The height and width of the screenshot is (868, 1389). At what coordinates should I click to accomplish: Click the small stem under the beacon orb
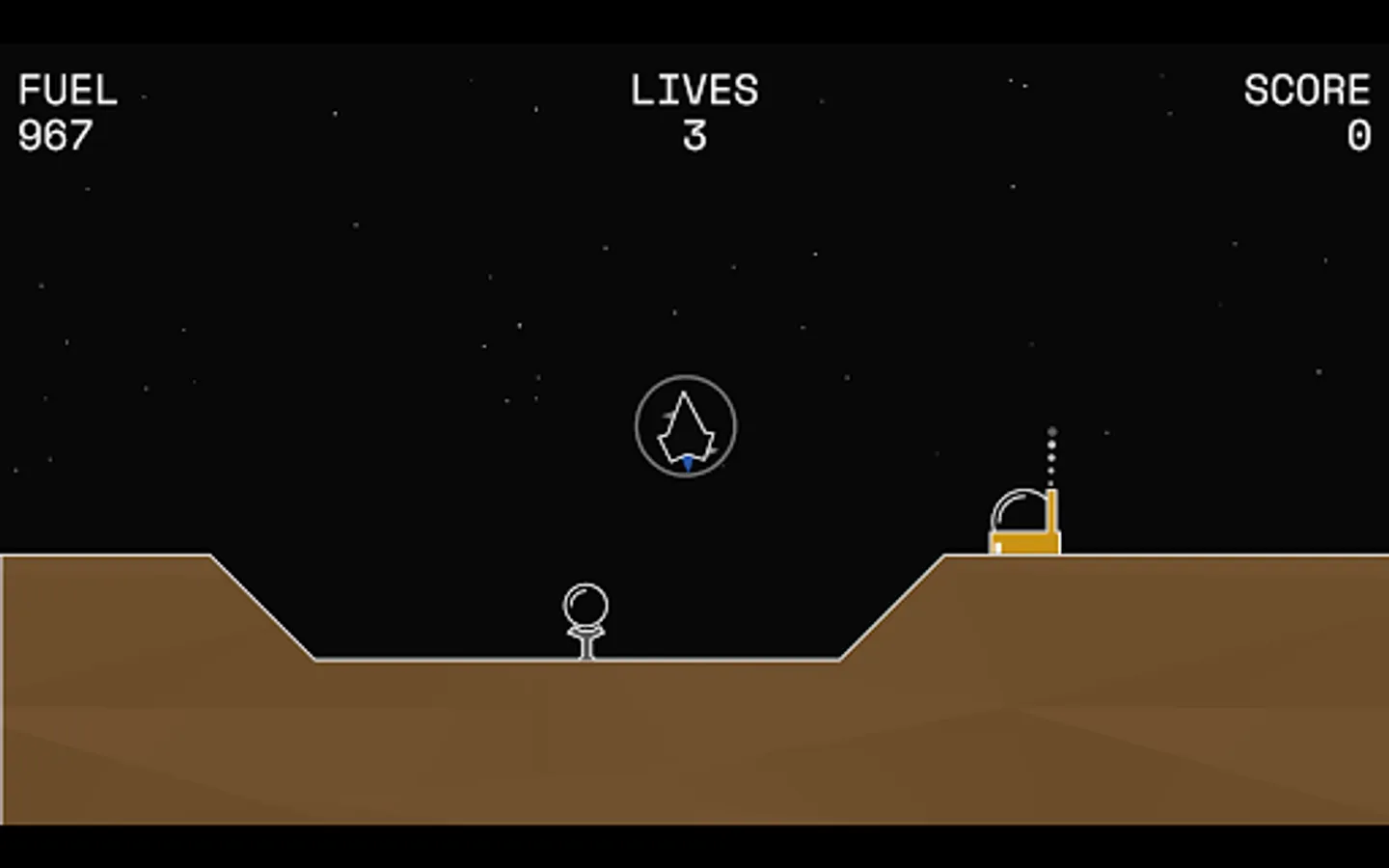(x=586, y=646)
